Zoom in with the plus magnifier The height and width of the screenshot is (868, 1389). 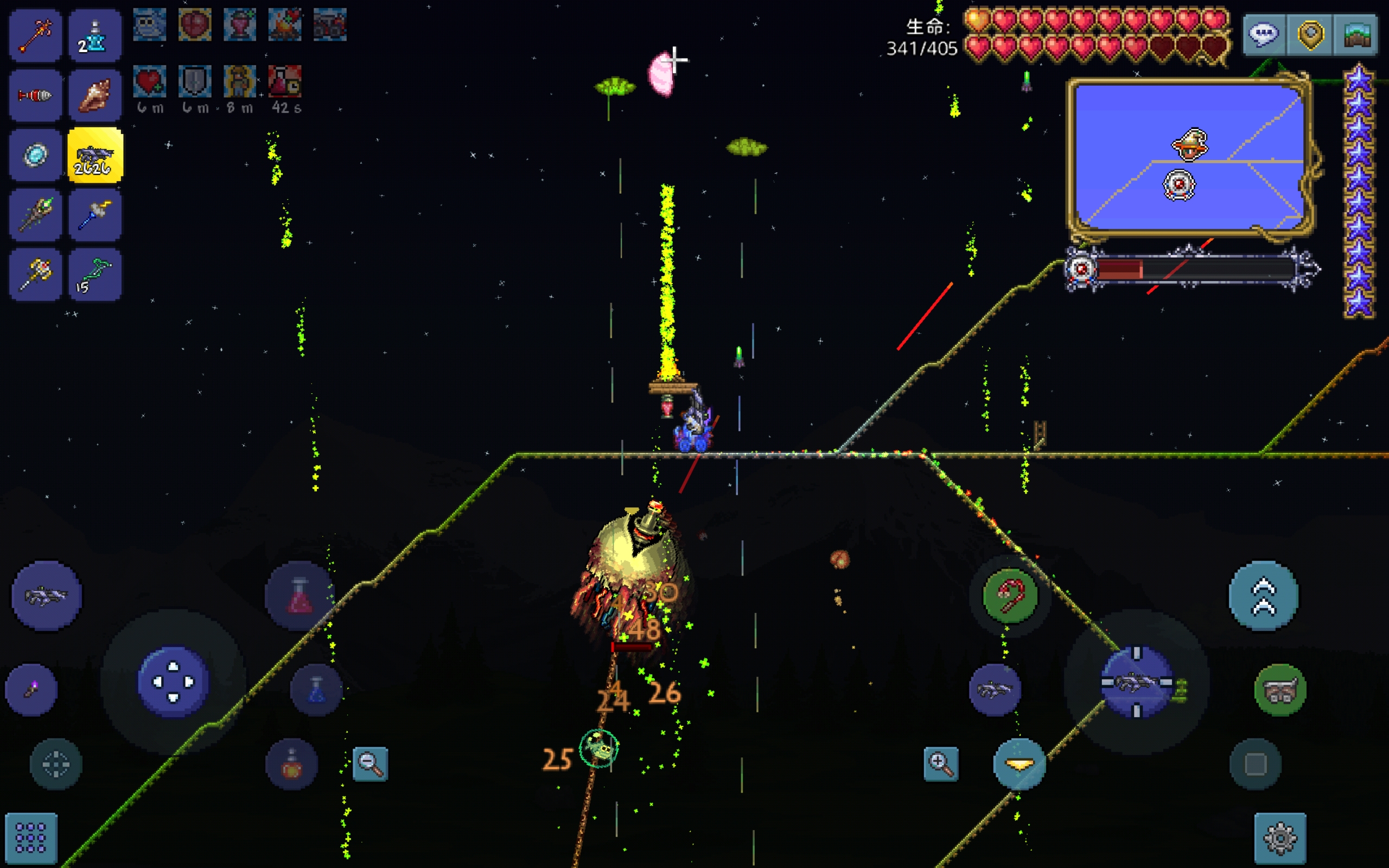click(x=941, y=763)
